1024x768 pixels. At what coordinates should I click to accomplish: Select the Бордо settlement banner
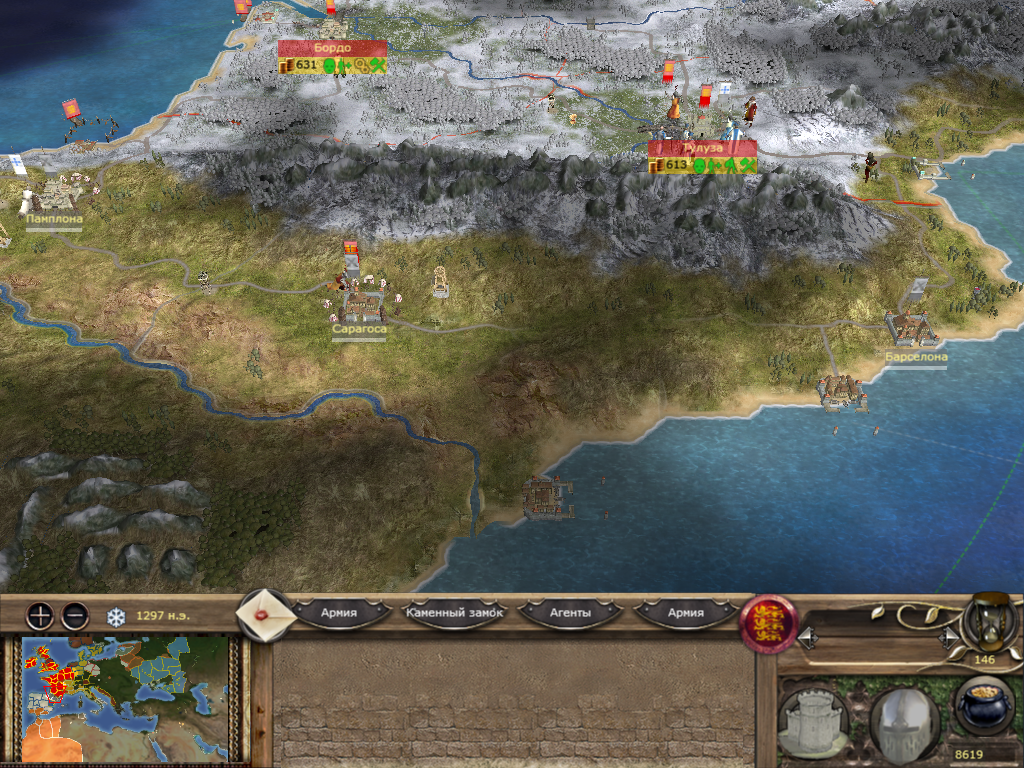click(x=332, y=49)
